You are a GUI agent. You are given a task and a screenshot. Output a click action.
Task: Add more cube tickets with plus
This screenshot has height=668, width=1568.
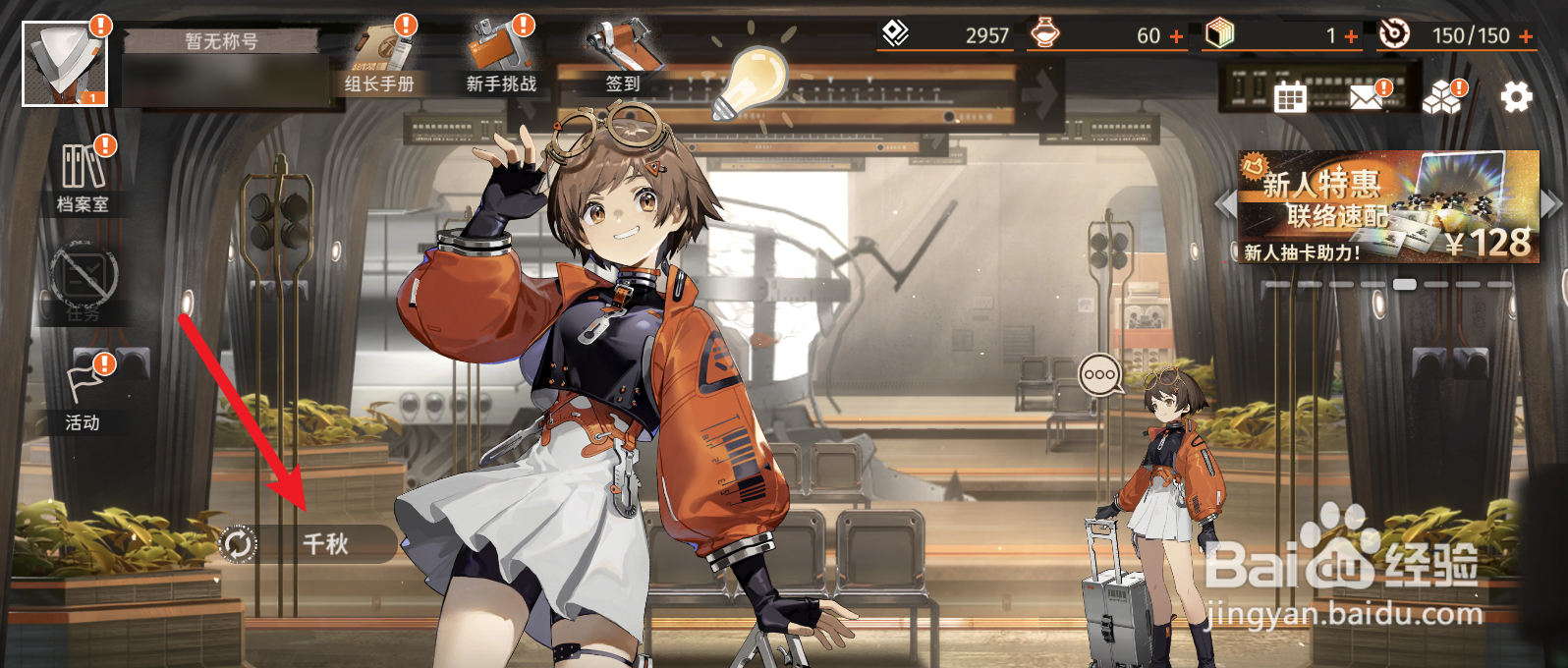point(1352,36)
